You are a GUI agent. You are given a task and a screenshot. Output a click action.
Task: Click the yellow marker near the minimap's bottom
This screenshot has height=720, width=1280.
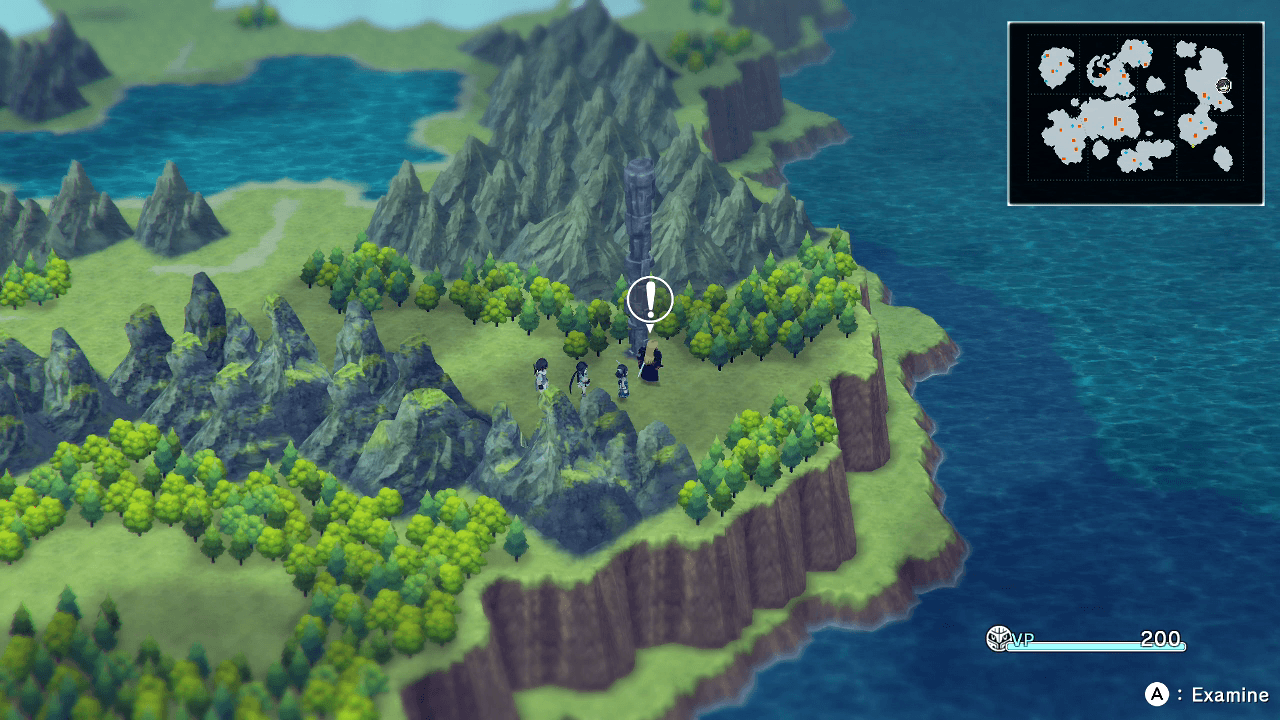pos(1191,146)
